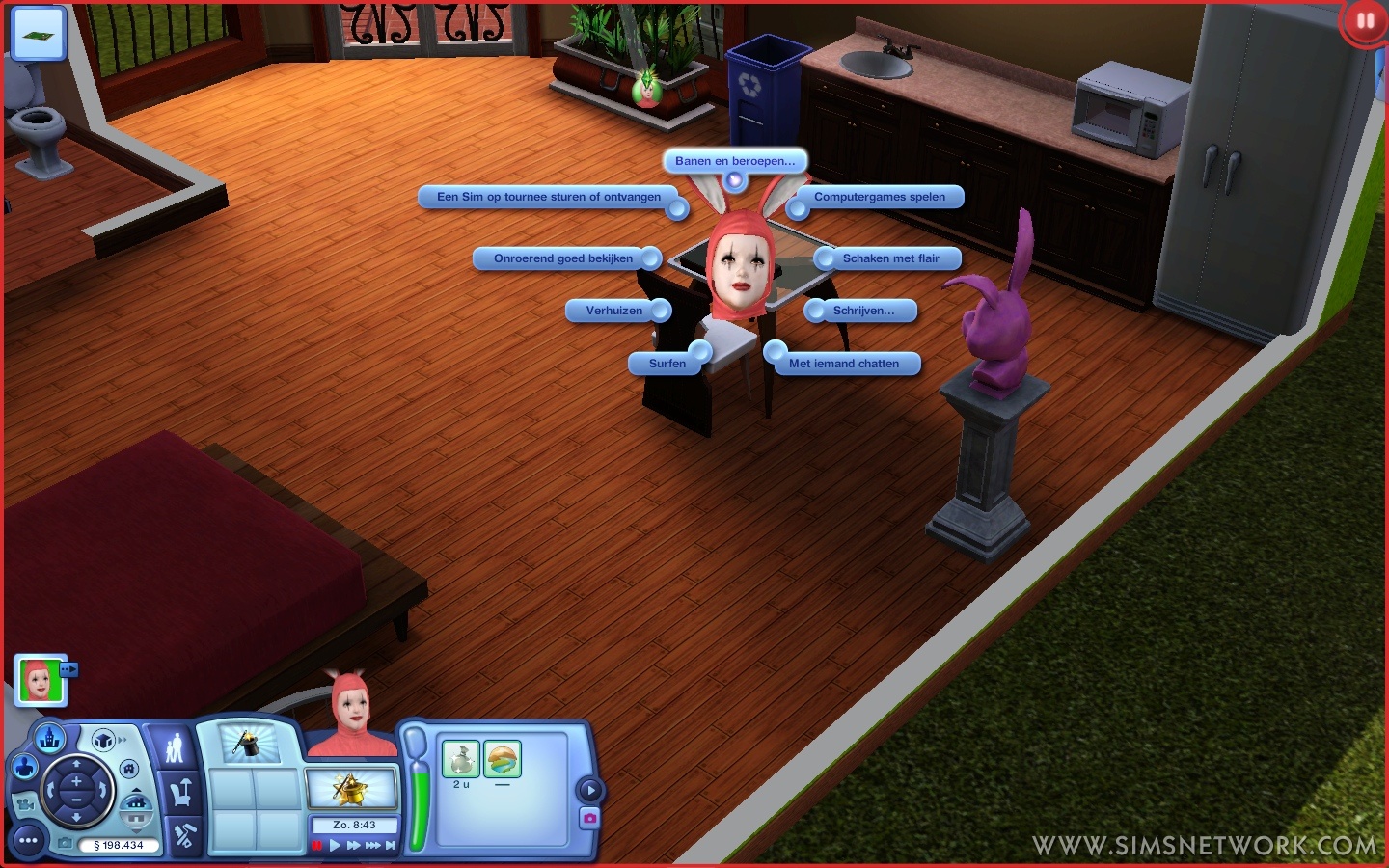Set game speed to normal play
This screenshot has width=1389, height=868.
(x=336, y=846)
